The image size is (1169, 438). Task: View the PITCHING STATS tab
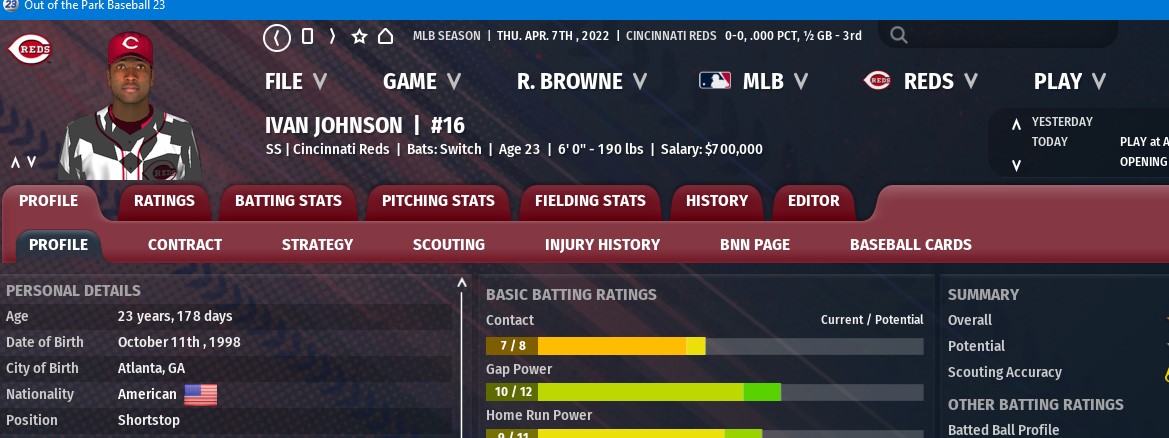(x=438, y=201)
